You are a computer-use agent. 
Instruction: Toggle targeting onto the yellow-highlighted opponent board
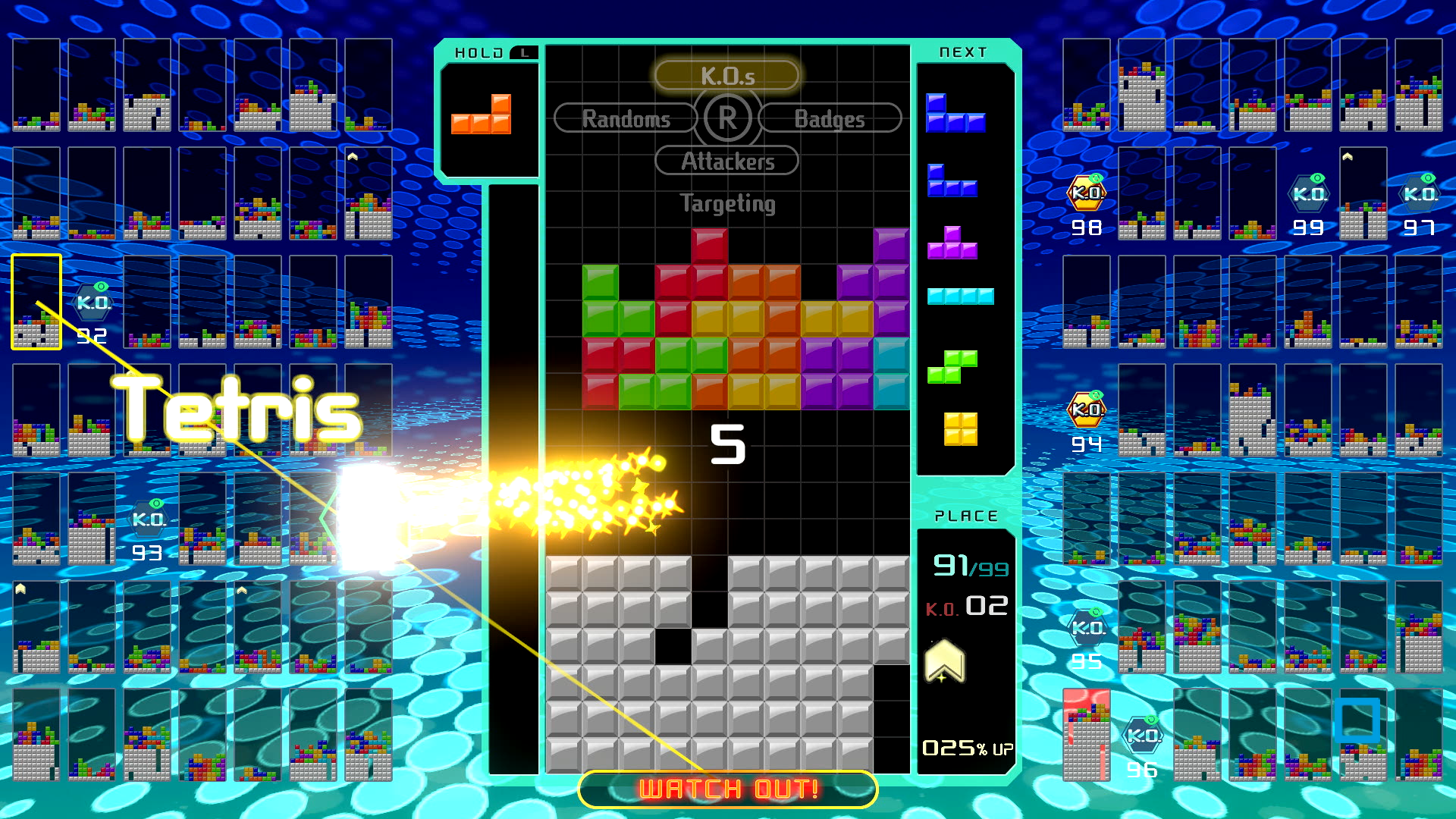(35, 301)
